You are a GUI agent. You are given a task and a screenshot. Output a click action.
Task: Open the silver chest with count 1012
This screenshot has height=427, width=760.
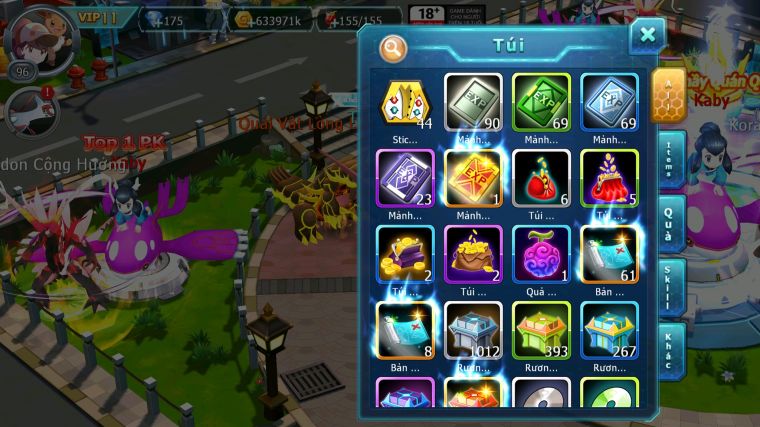tap(473, 330)
